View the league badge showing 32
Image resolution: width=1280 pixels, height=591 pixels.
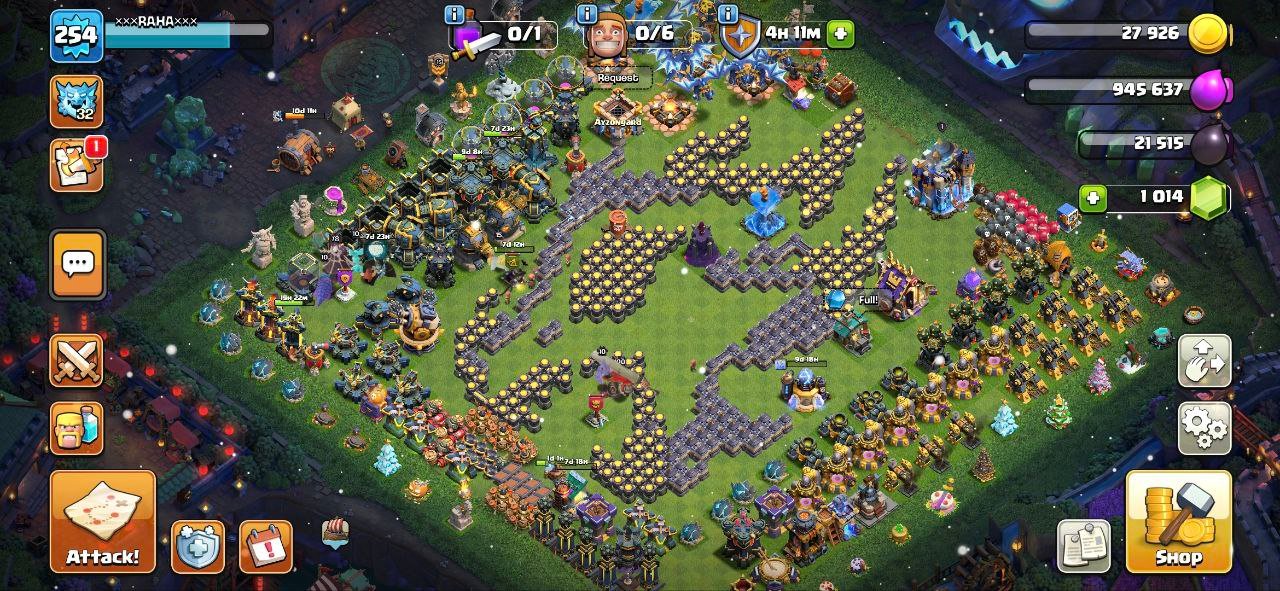(77, 101)
